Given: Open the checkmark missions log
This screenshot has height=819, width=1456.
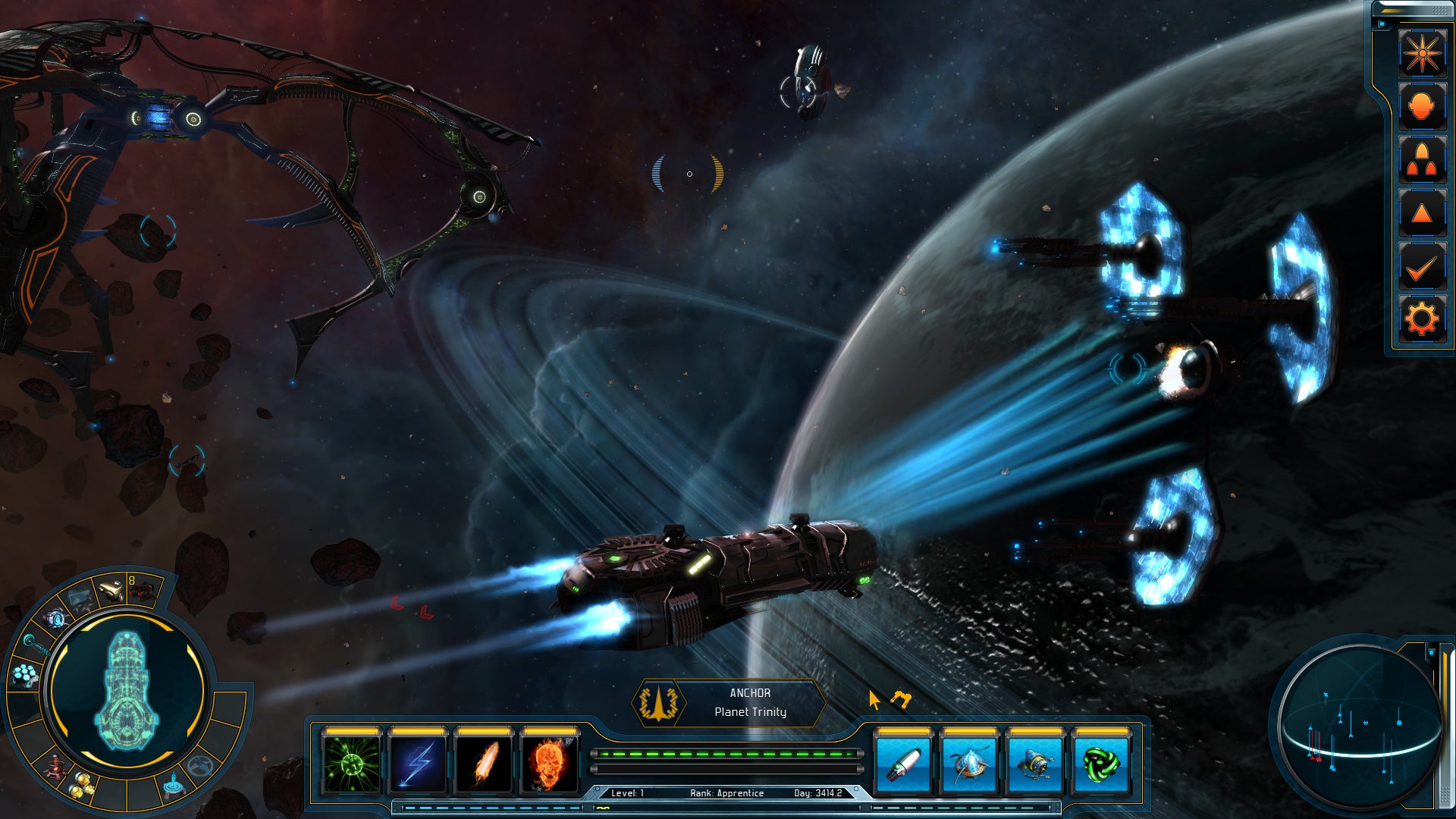Looking at the screenshot, I should click(x=1421, y=266).
